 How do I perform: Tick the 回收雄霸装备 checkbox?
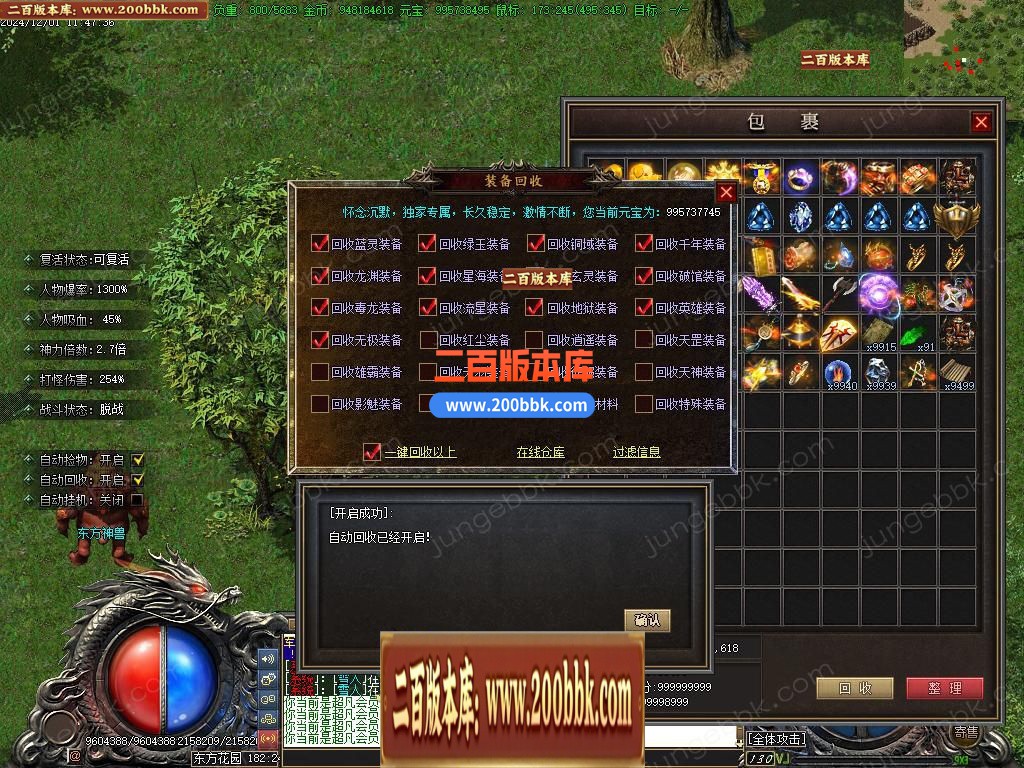pyautogui.click(x=320, y=372)
